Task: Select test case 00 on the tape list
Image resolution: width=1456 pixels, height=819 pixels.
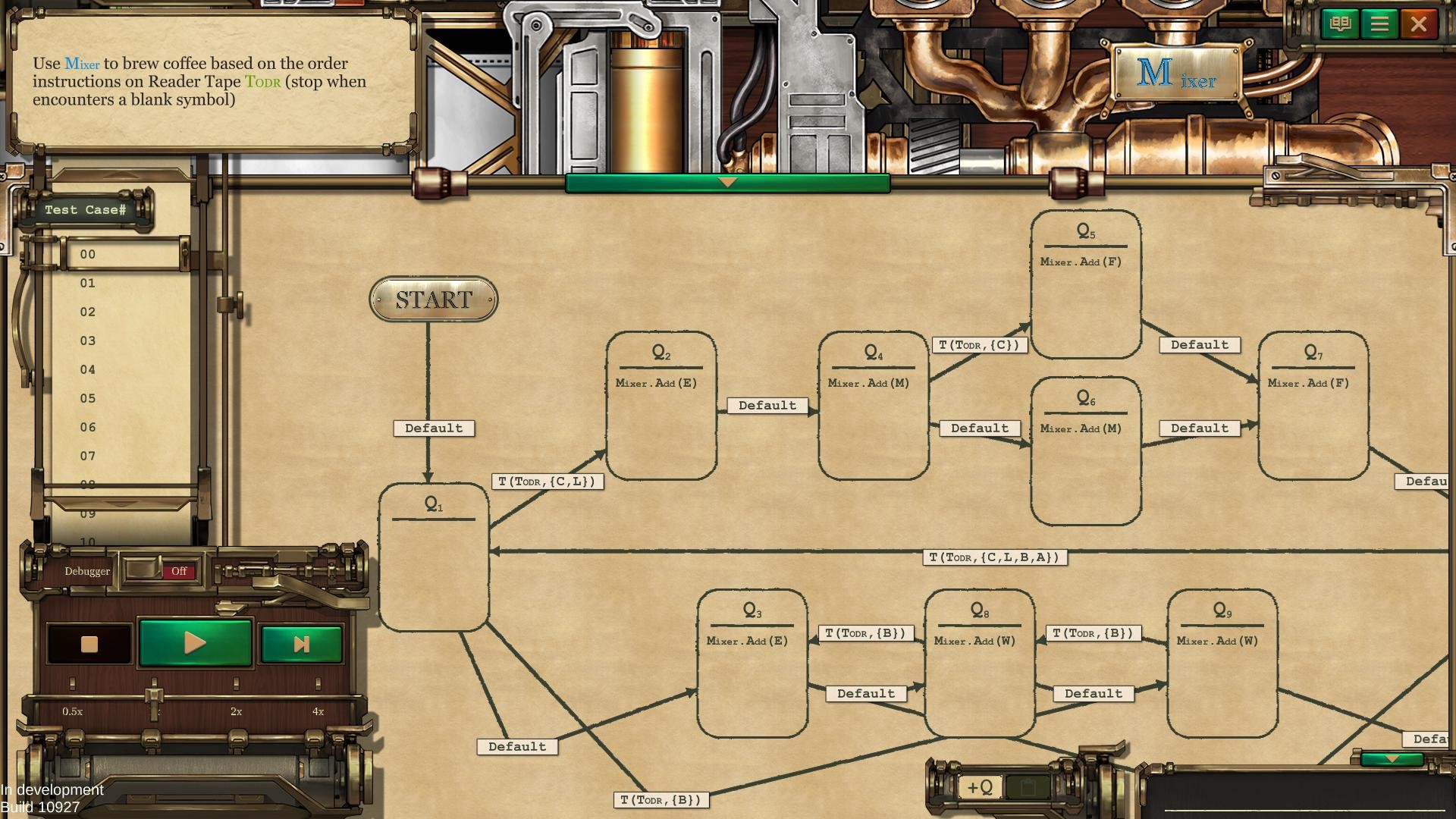Action: pos(87,254)
